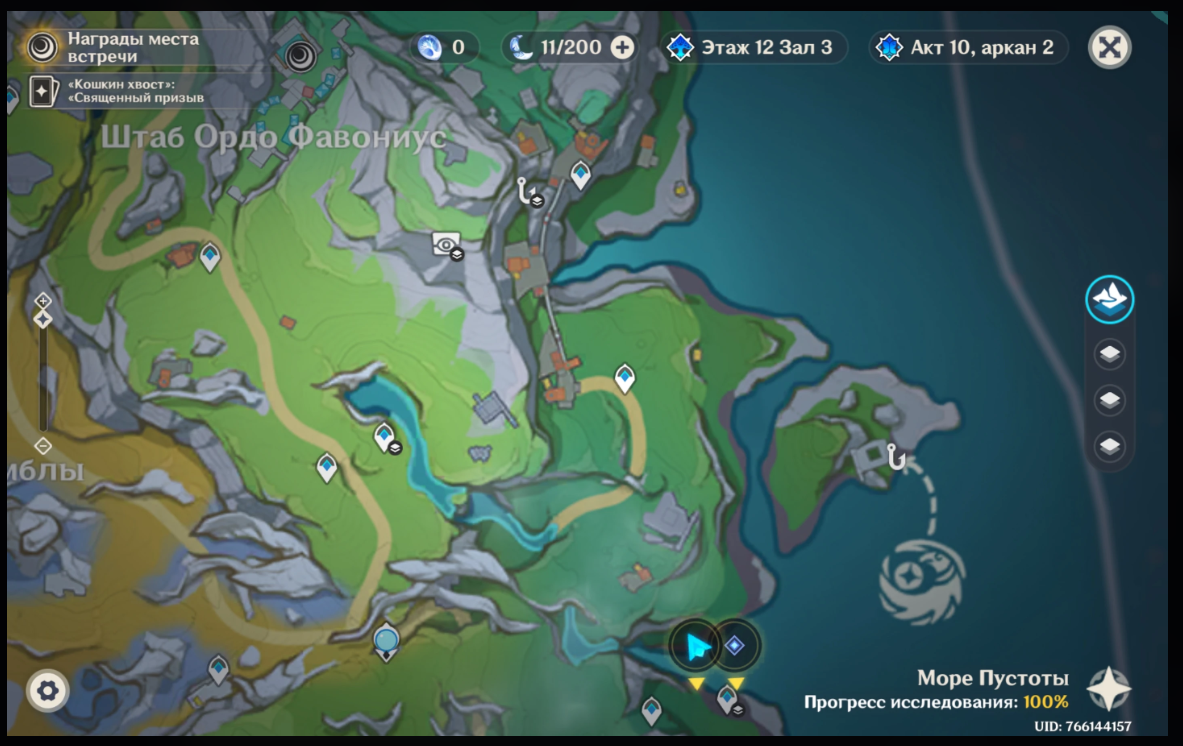Zoom out with the slider's minus button

tap(43, 446)
